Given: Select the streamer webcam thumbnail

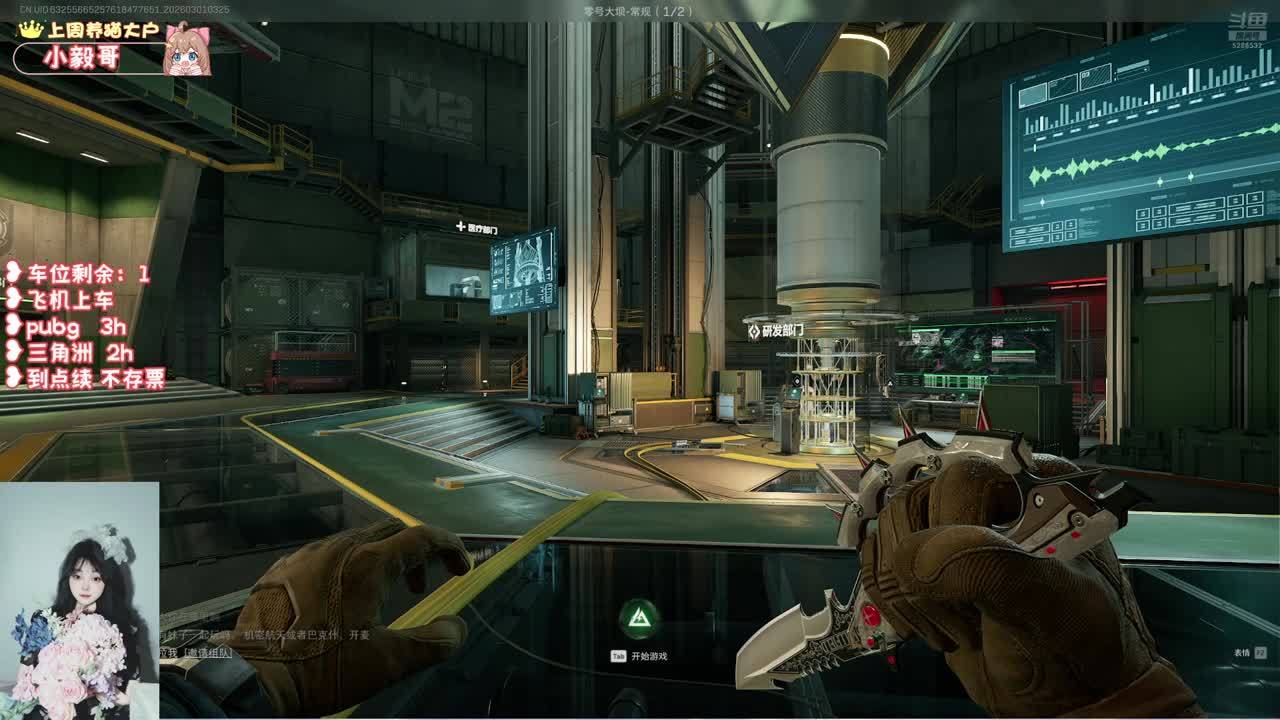Looking at the screenshot, I should [79, 600].
